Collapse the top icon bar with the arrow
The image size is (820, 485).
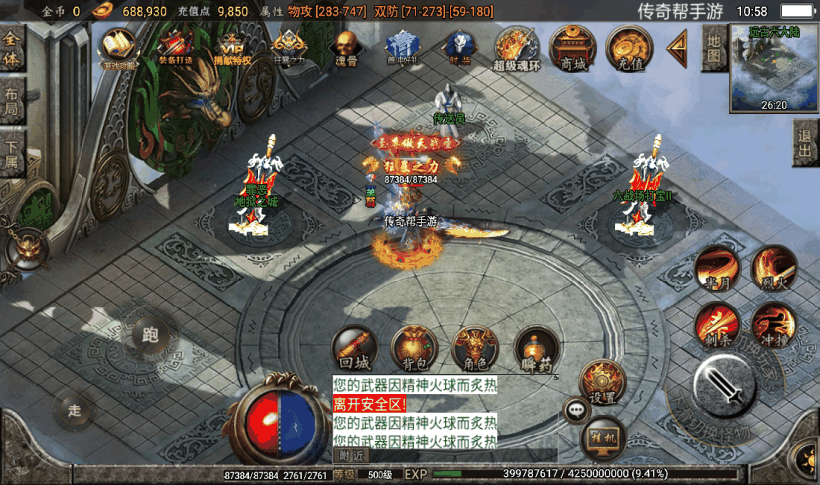tap(679, 45)
